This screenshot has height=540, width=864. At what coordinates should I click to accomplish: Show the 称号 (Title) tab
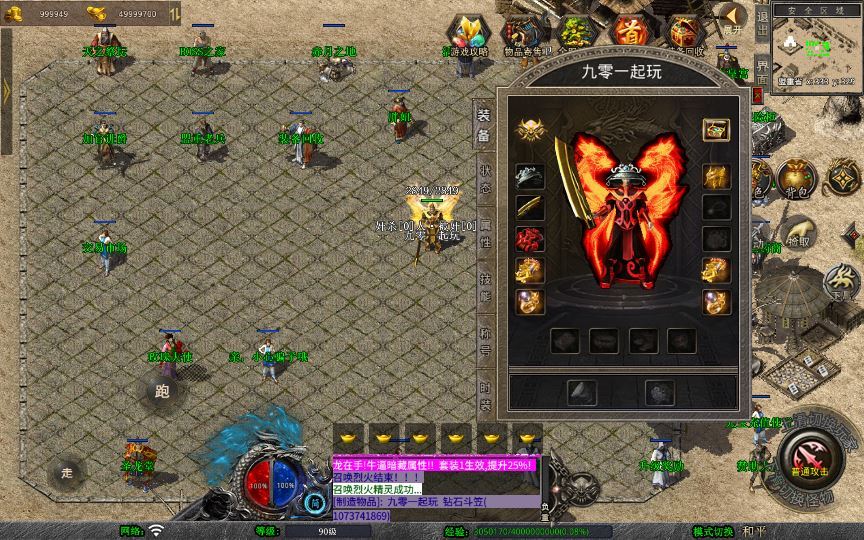click(485, 341)
